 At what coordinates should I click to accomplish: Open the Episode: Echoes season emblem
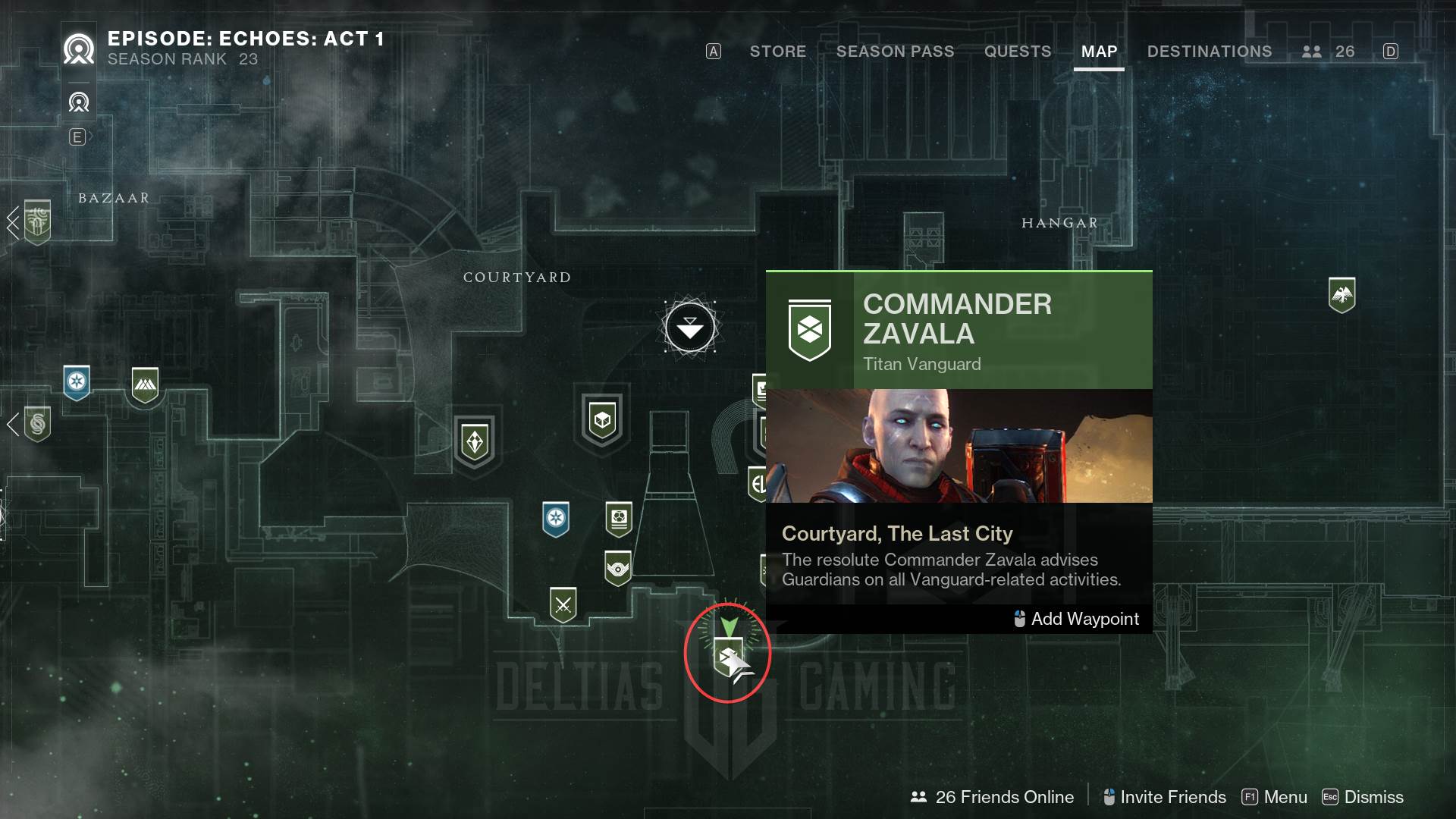point(79,50)
